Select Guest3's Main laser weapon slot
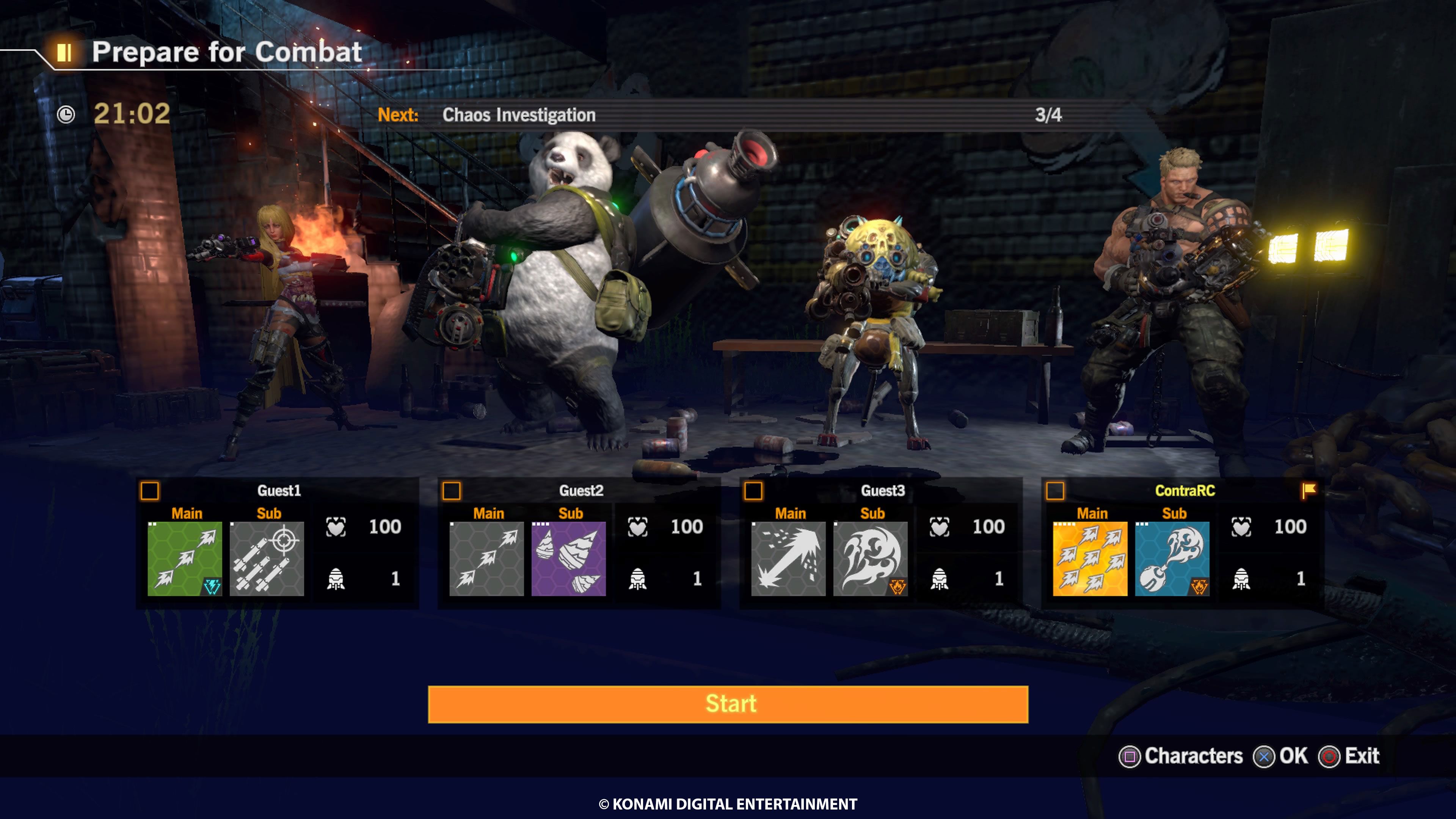This screenshot has width=1456, height=819. [x=789, y=559]
